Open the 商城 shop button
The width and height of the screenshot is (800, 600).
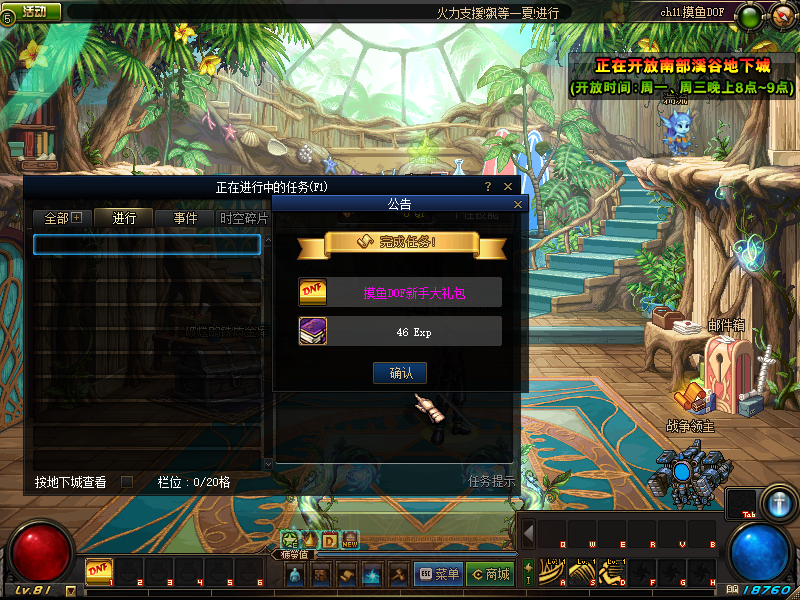click(x=490, y=574)
